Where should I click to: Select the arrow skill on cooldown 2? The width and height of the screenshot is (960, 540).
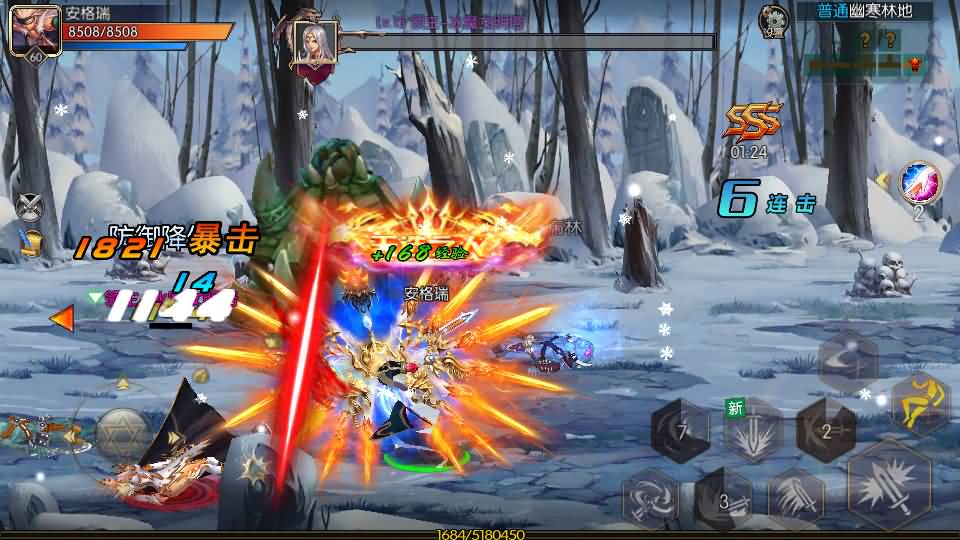(x=825, y=430)
